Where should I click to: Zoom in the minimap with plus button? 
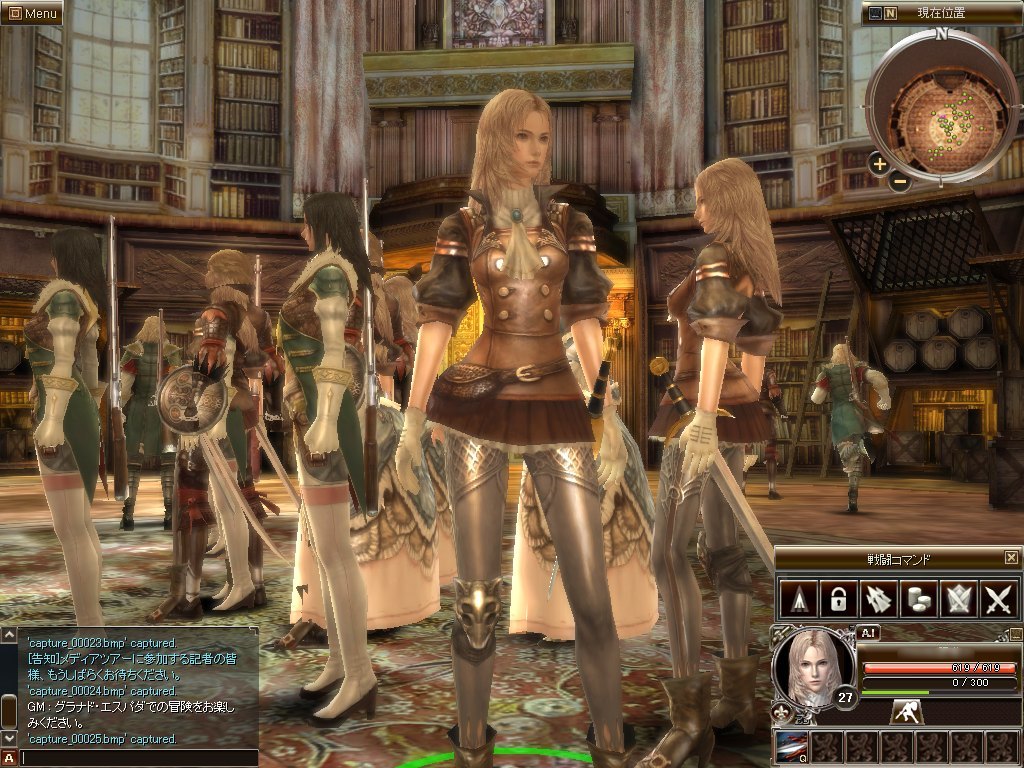pyautogui.click(x=879, y=164)
